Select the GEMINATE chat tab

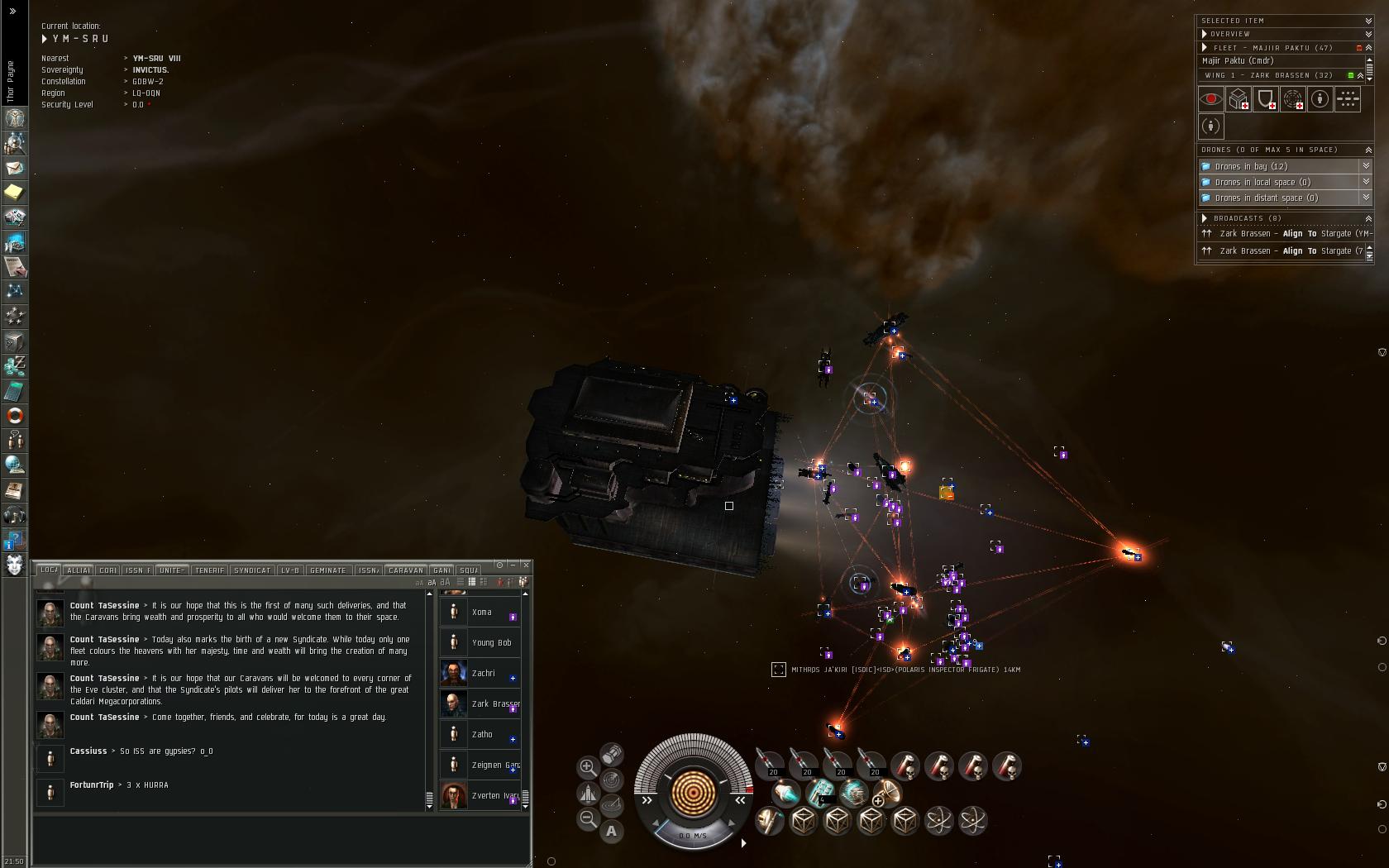[x=328, y=570]
